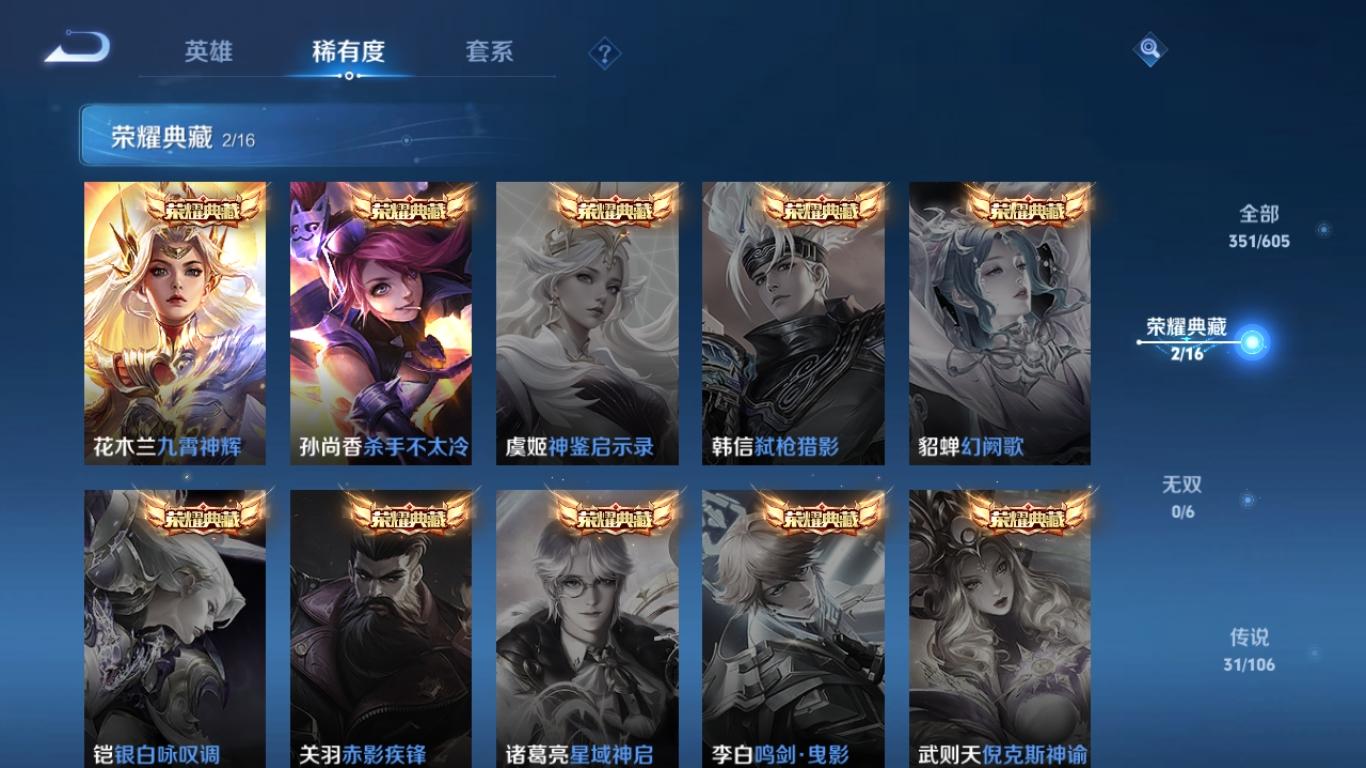Open the help question mark icon
Screen dimensions: 1366x768
pyautogui.click(x=601, y=53)
